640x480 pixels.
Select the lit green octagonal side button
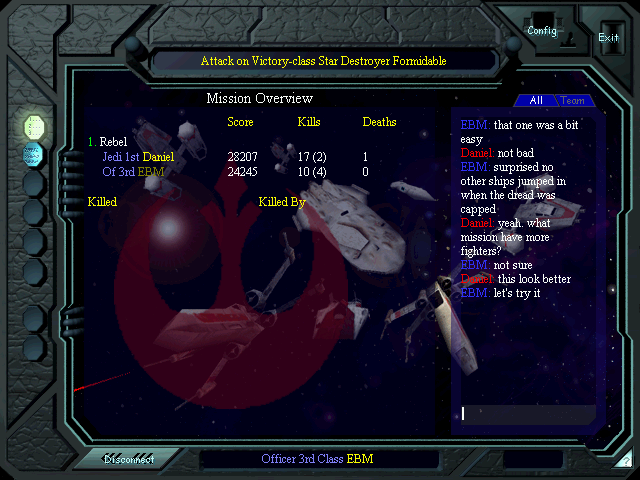34,126
